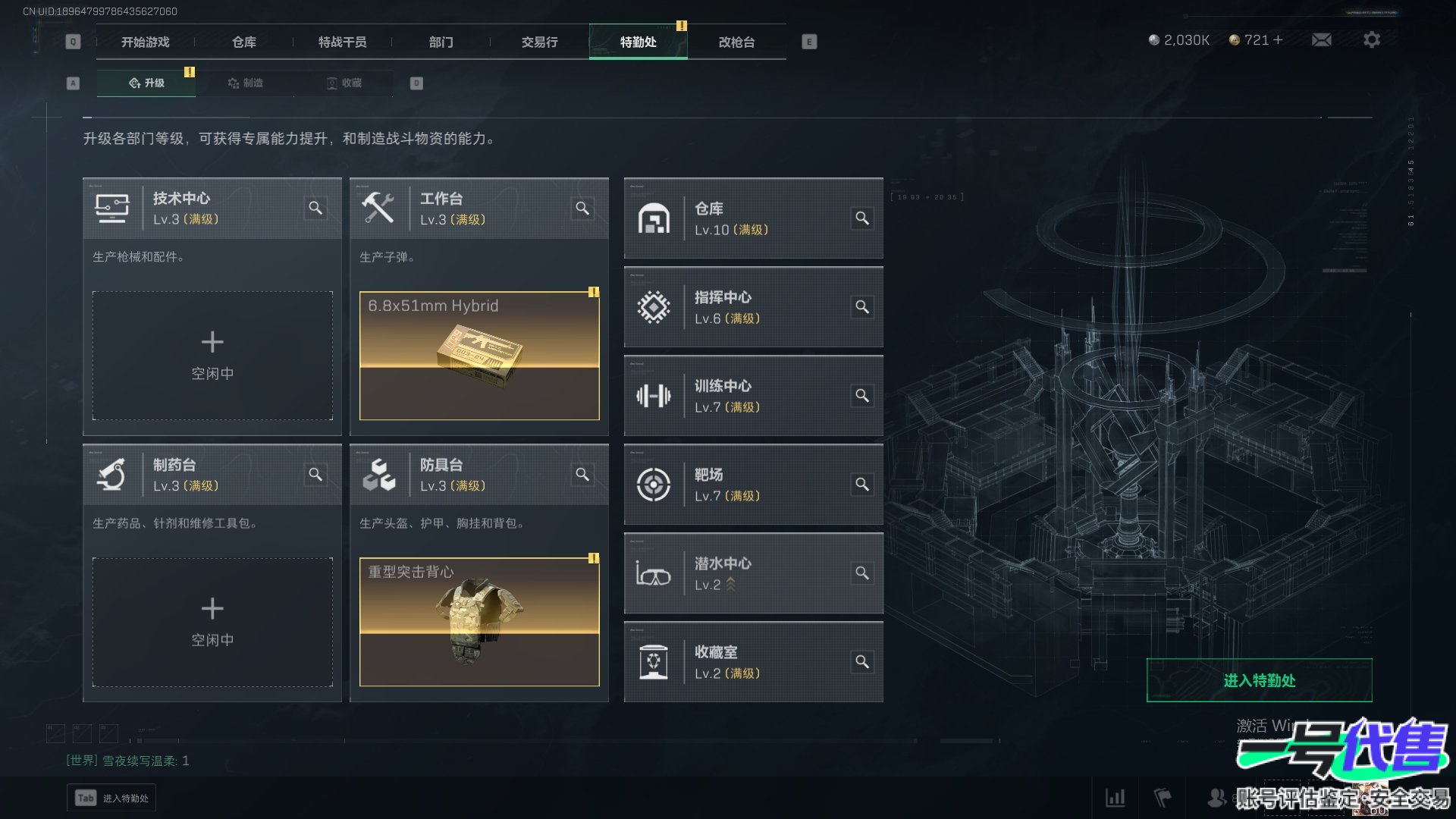Add production in the empty 制药台 slot
This screenshot has width=1456, height=819.
(212, 622)
